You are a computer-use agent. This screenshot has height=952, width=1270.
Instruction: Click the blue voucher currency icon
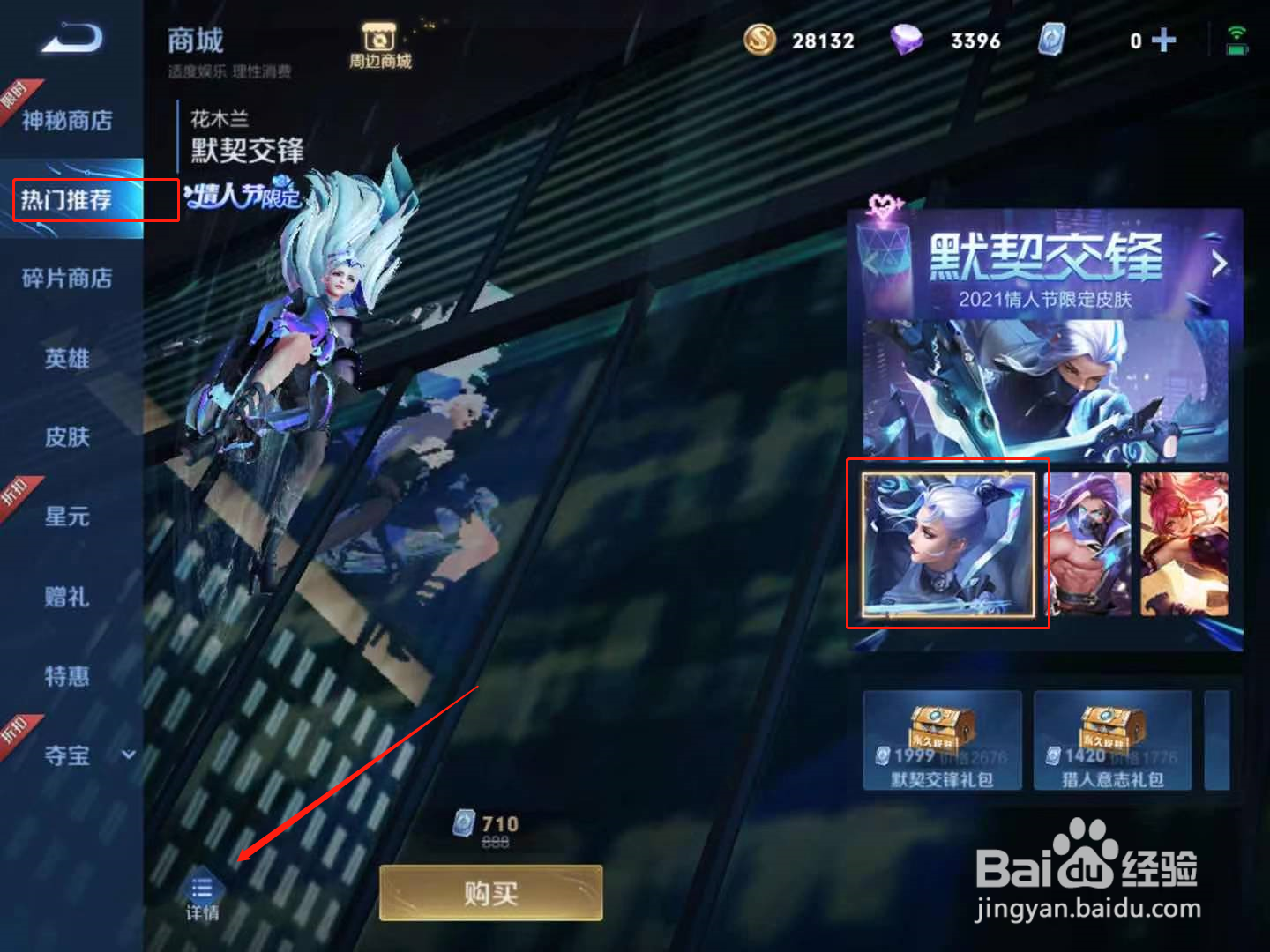click(1053, 41)
